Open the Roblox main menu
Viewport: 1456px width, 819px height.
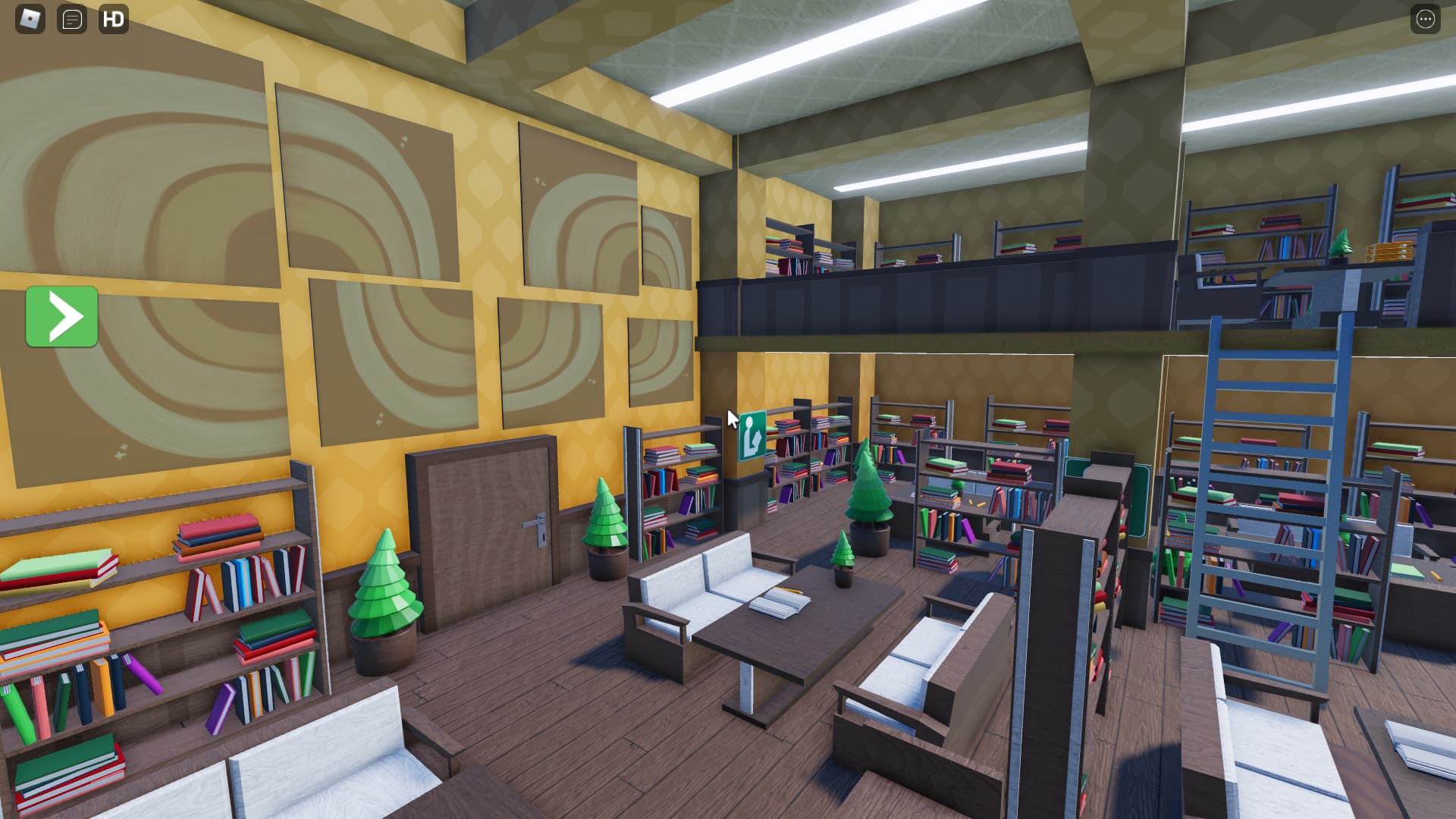28,20
